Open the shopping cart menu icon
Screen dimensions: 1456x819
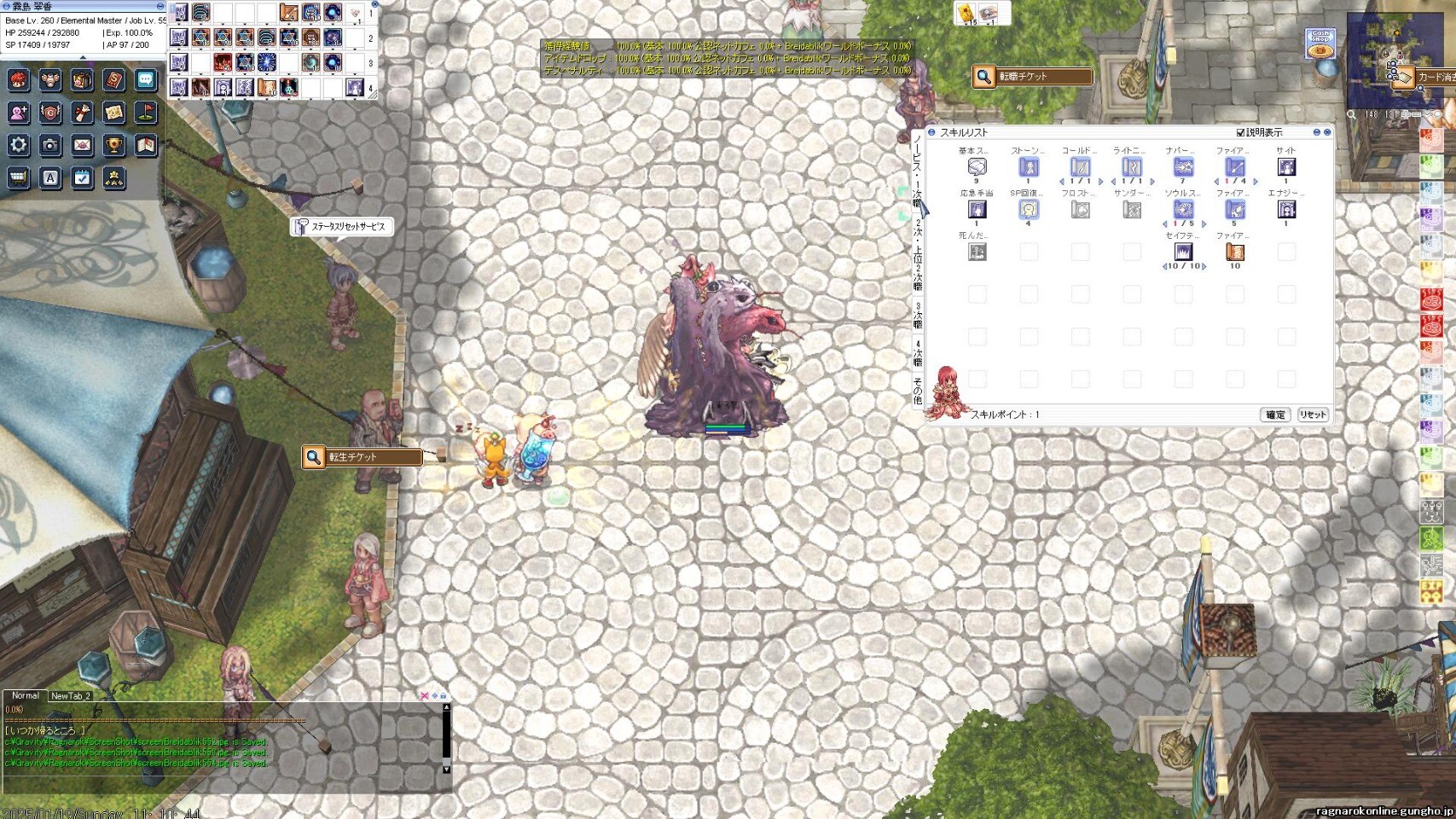(19, 177)
